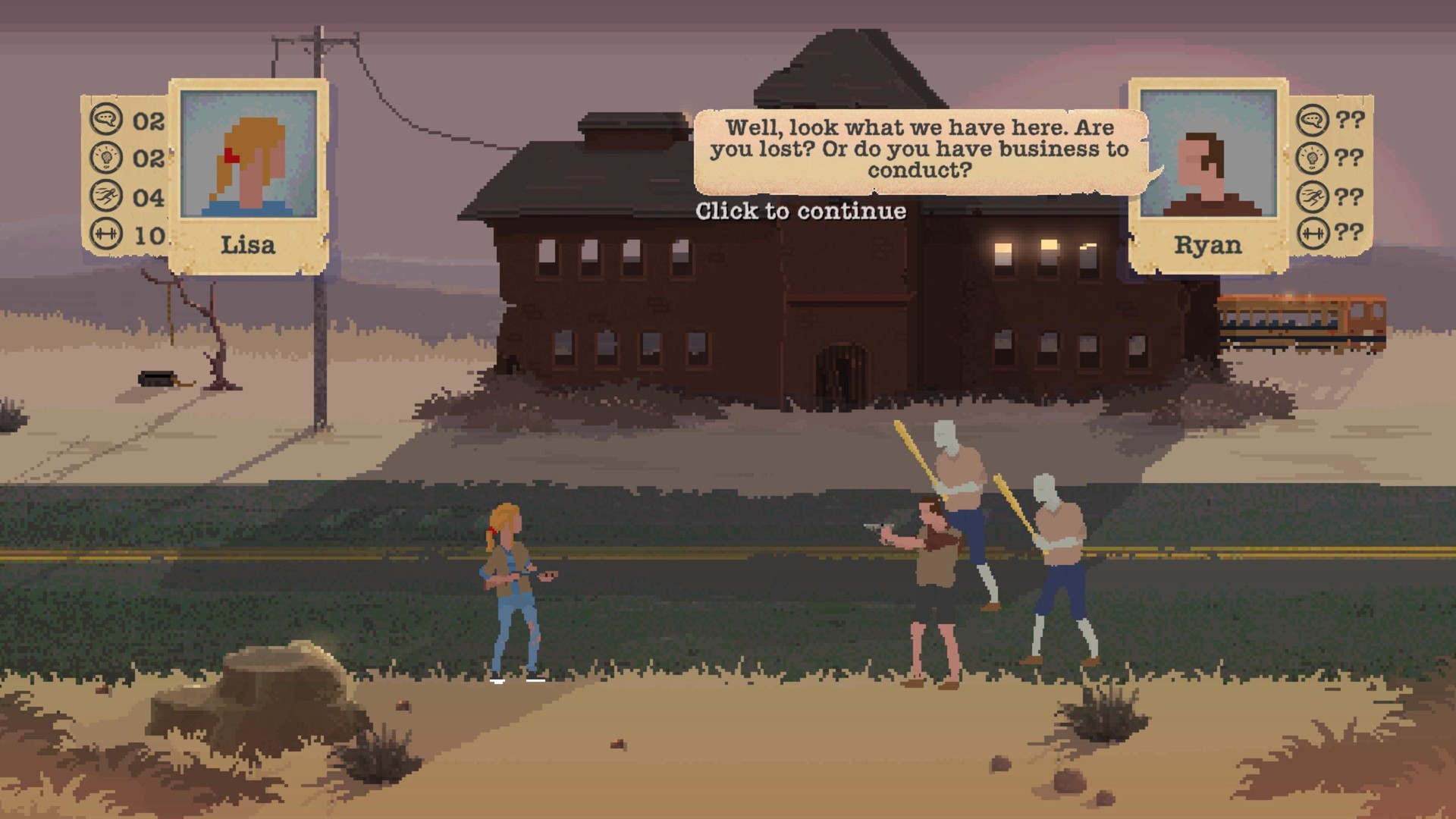Click Lisa's speech bubble charisma icon
Image resolution: width=1456 pixels, height=819 pixels.
[x=106, y=119]
